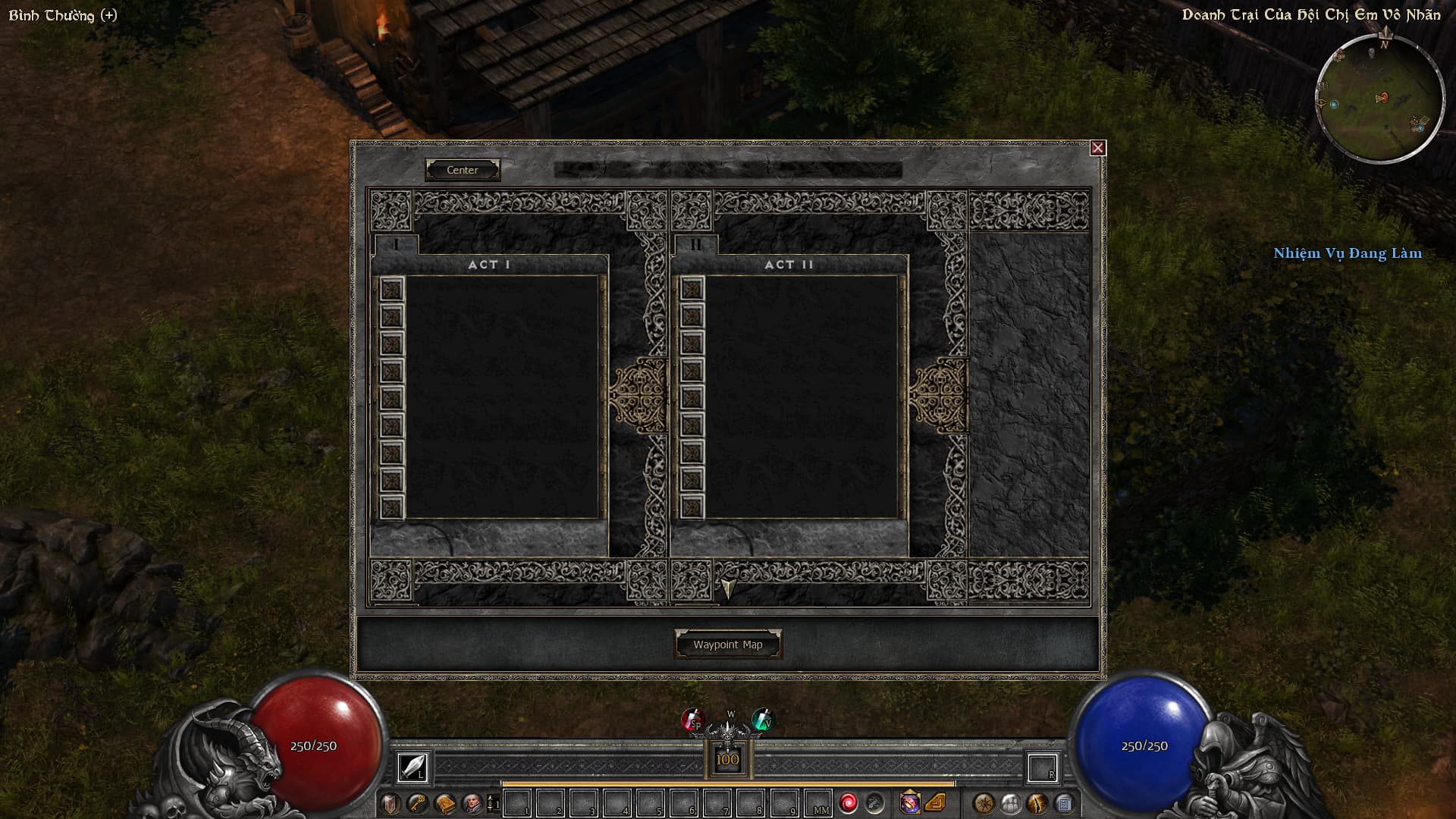Click the golden key icon

pos(417,803)
